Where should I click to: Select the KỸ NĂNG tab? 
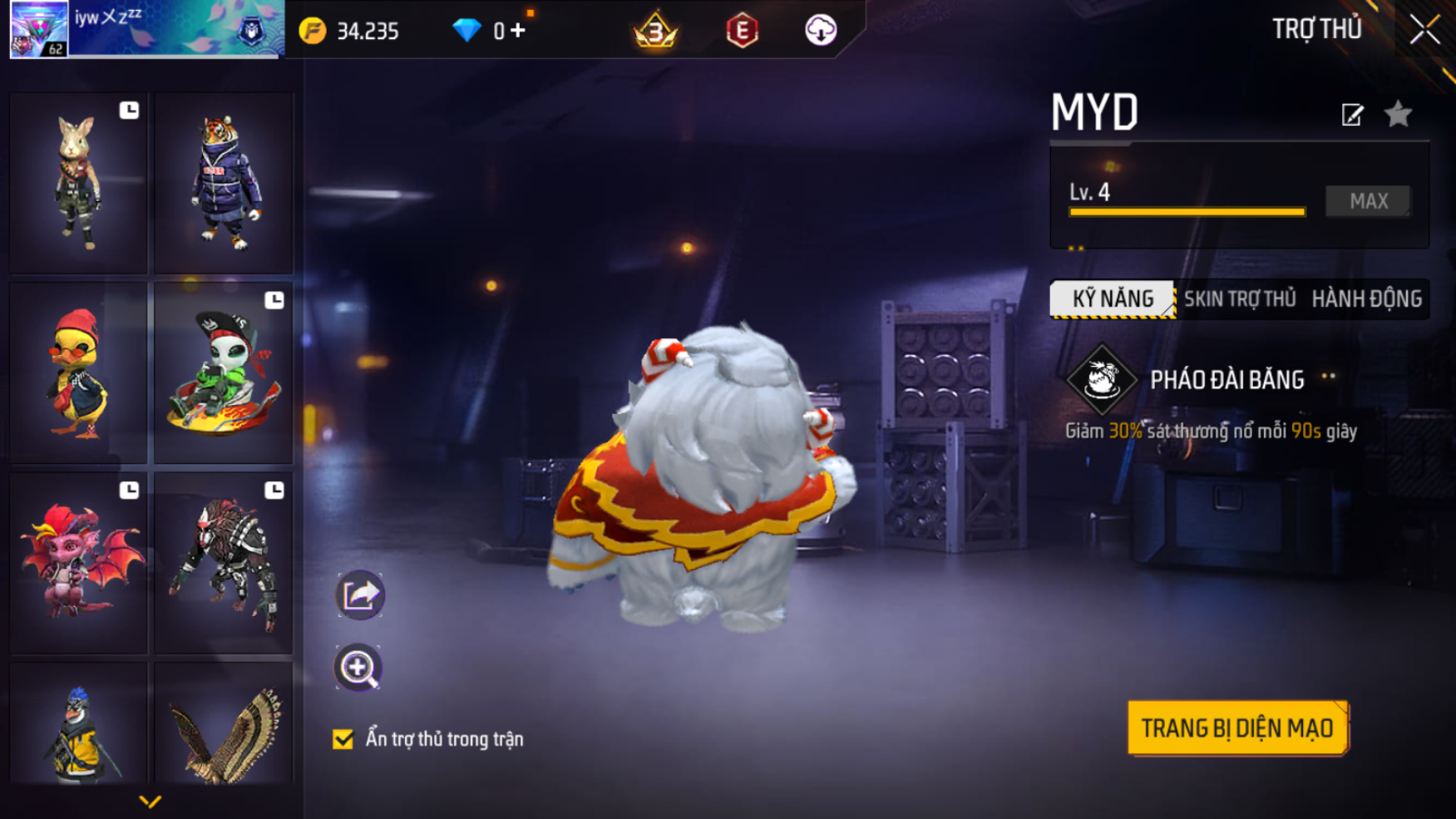(x=1113, y=299)
